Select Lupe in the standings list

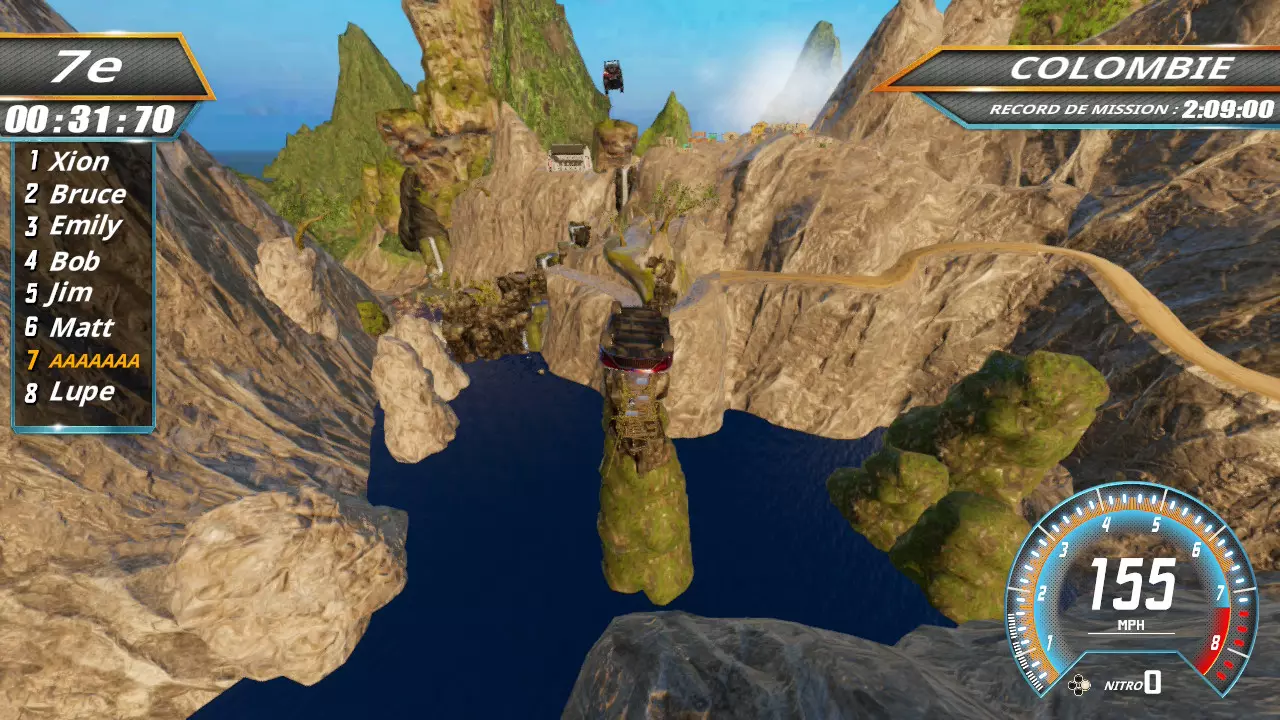(x=81, y=392)
